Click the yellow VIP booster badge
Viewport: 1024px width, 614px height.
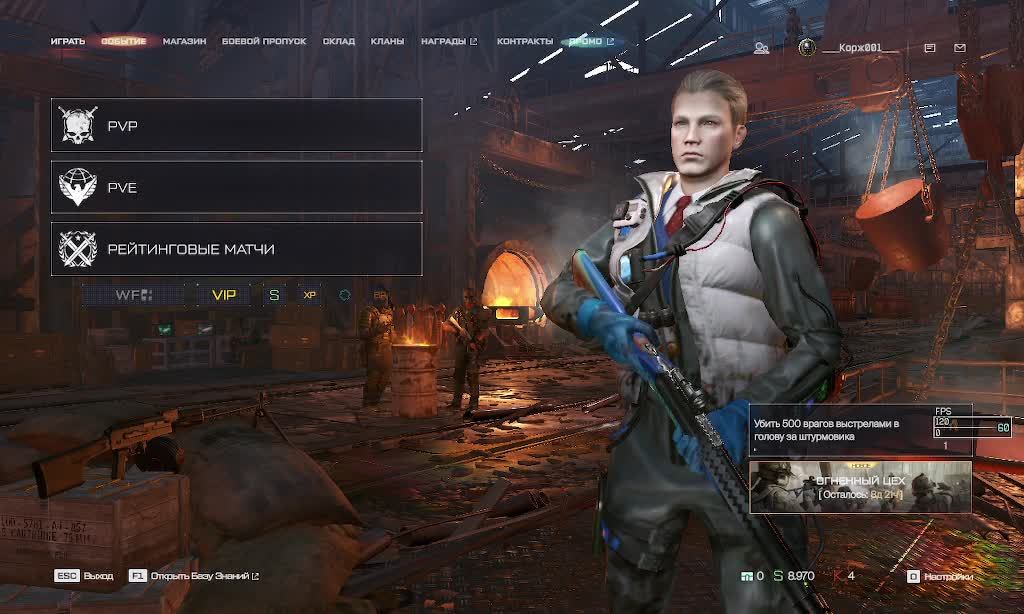point(224,295)
